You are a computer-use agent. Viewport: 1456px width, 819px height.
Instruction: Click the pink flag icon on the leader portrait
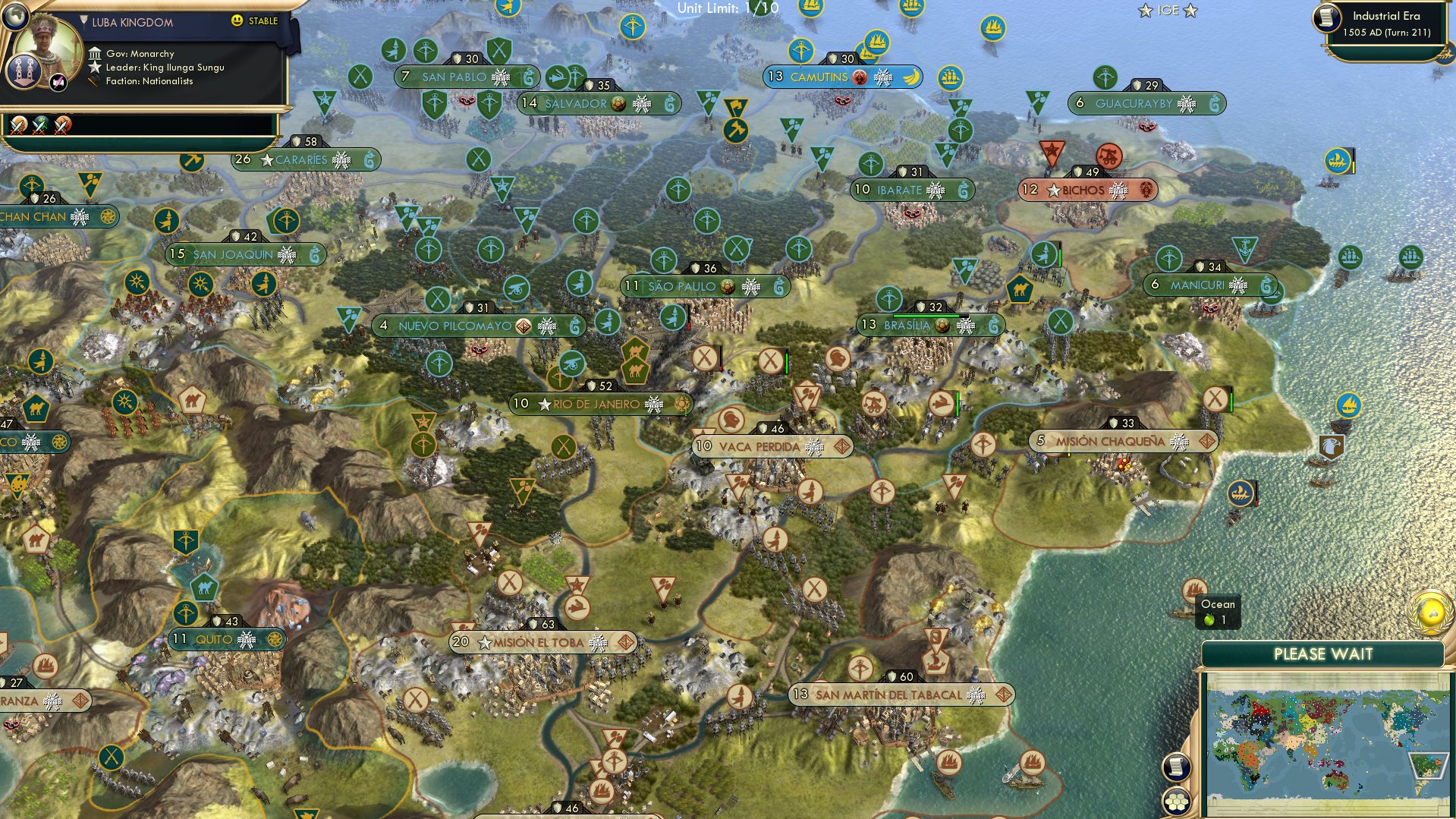(x=57, y=80)
